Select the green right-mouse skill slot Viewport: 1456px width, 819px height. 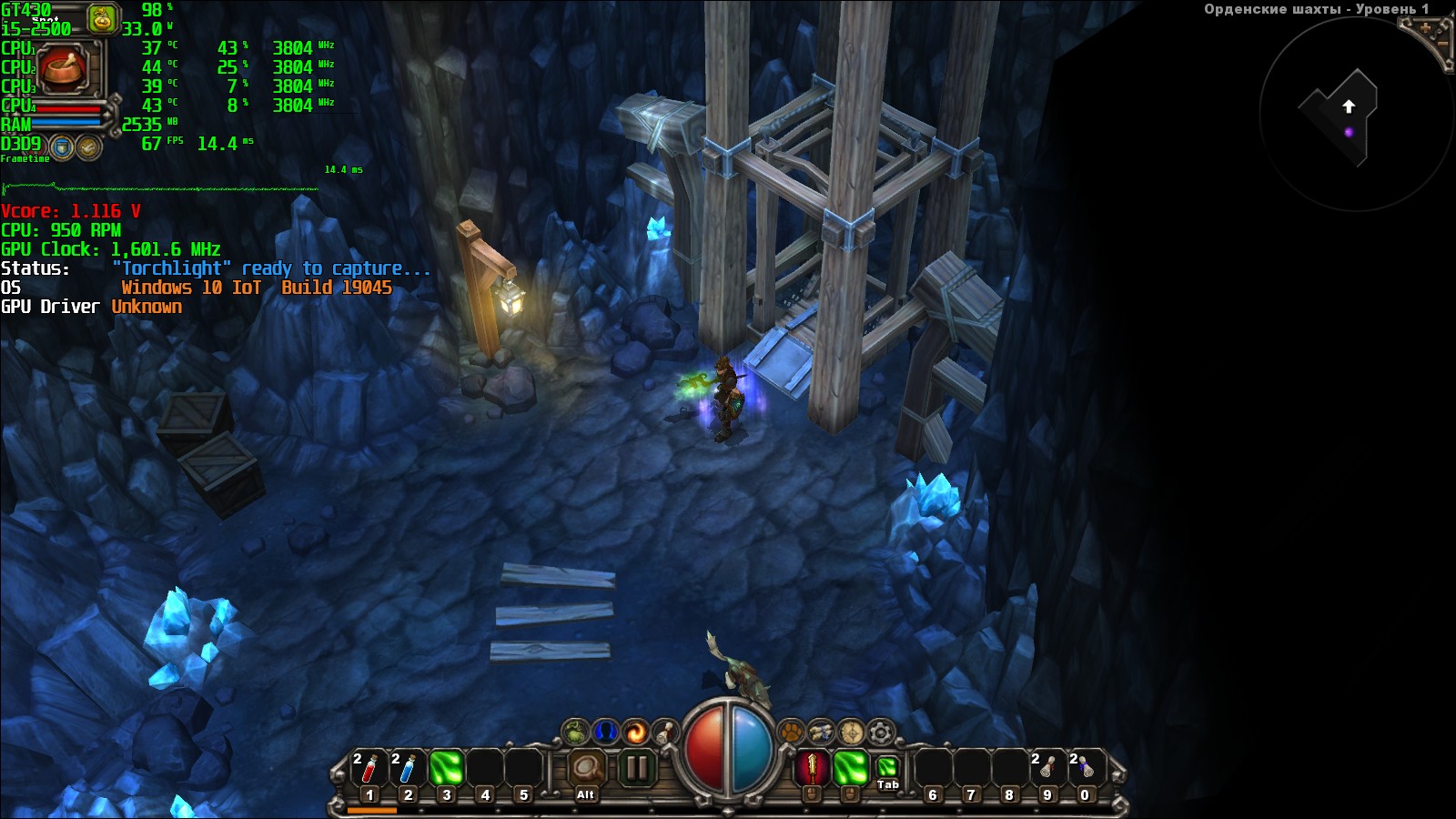pyautogui.click(x=850, y=769)
